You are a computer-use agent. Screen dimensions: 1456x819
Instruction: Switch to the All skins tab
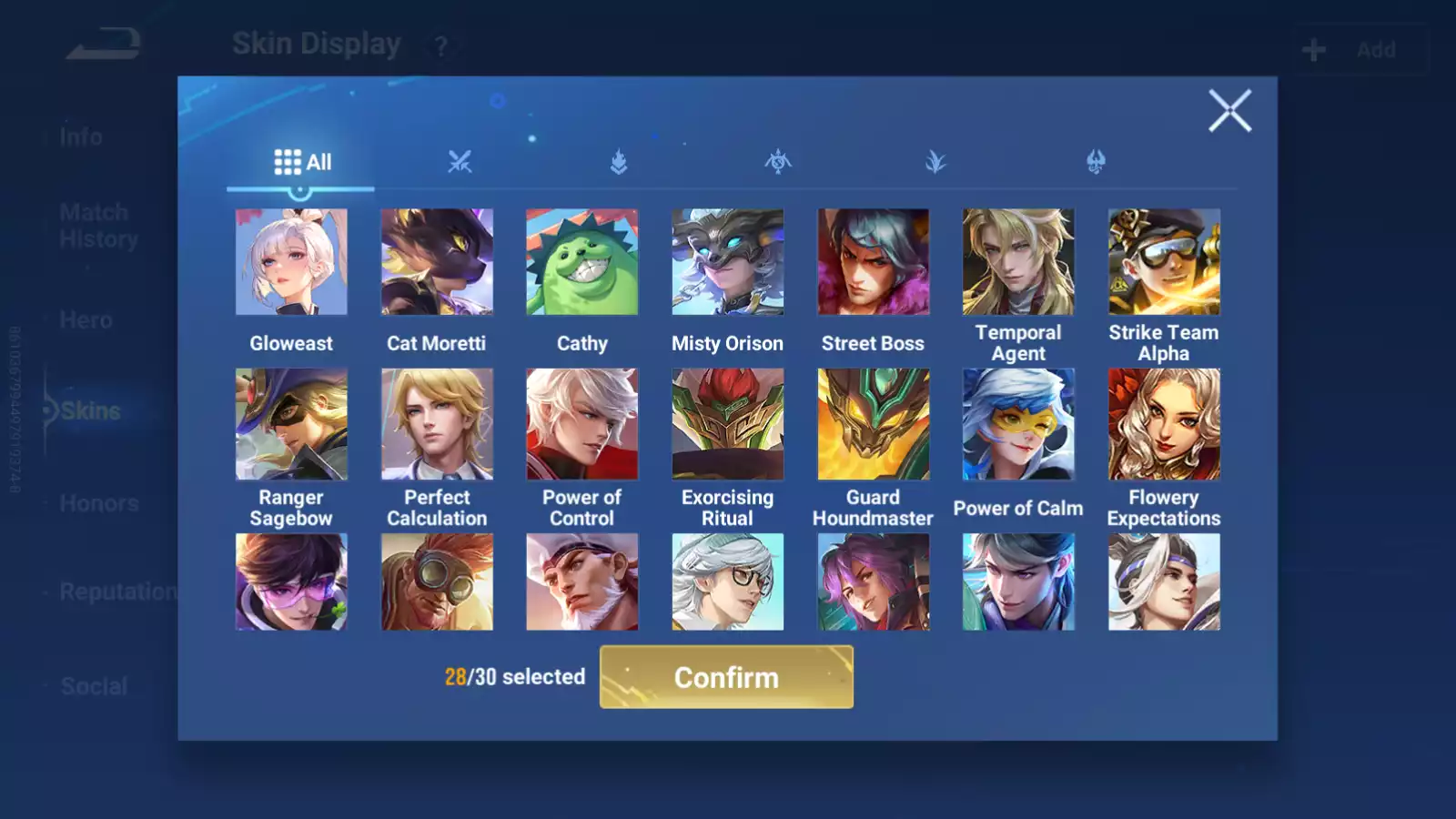pos(302,162)
